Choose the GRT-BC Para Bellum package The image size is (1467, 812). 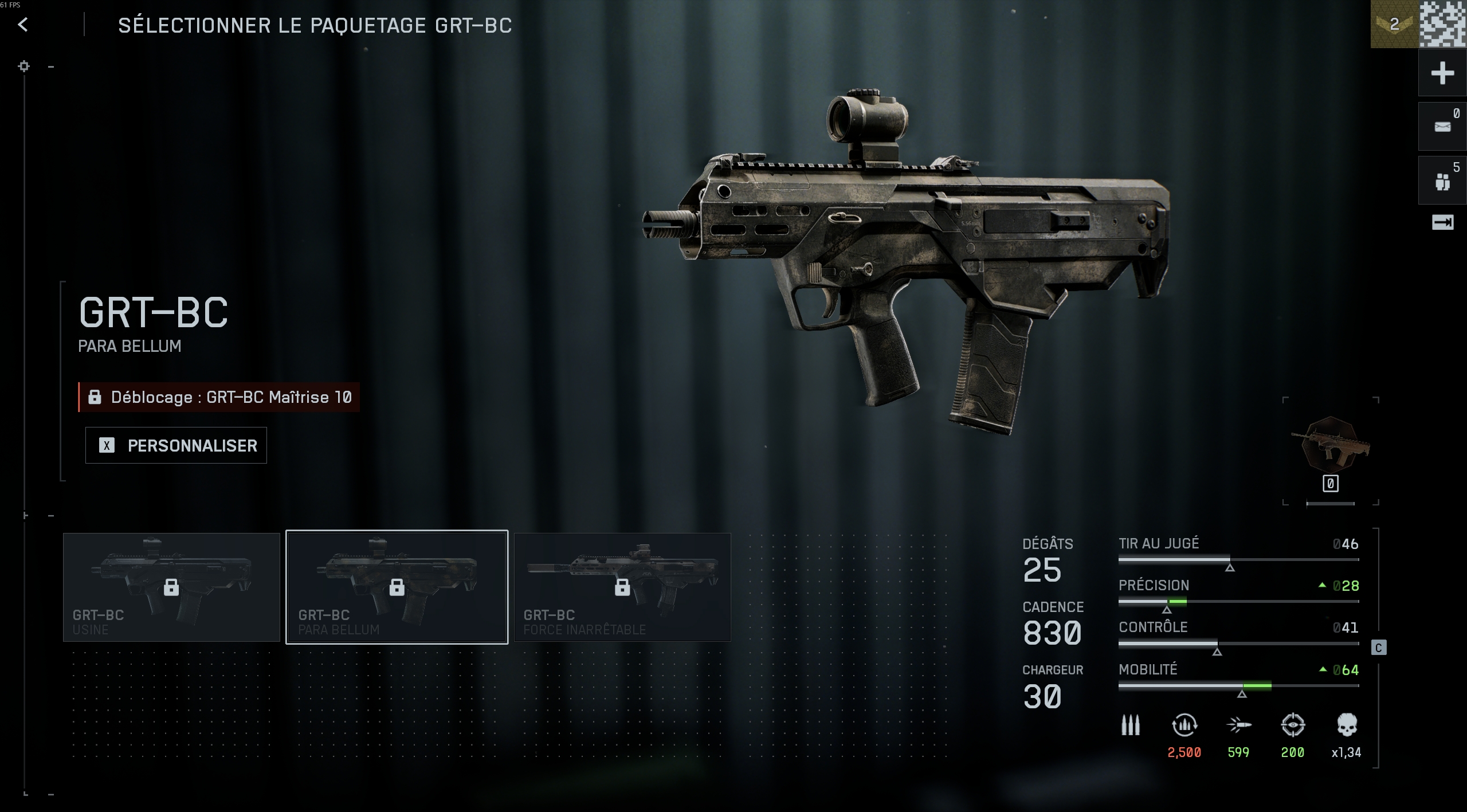397,587
